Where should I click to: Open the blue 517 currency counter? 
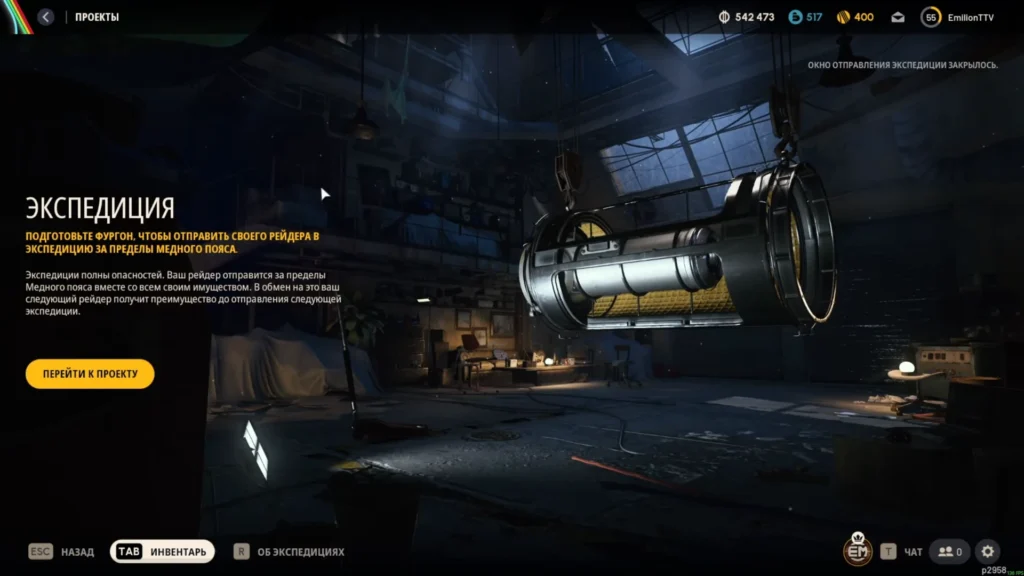click(x=805, y=17)
